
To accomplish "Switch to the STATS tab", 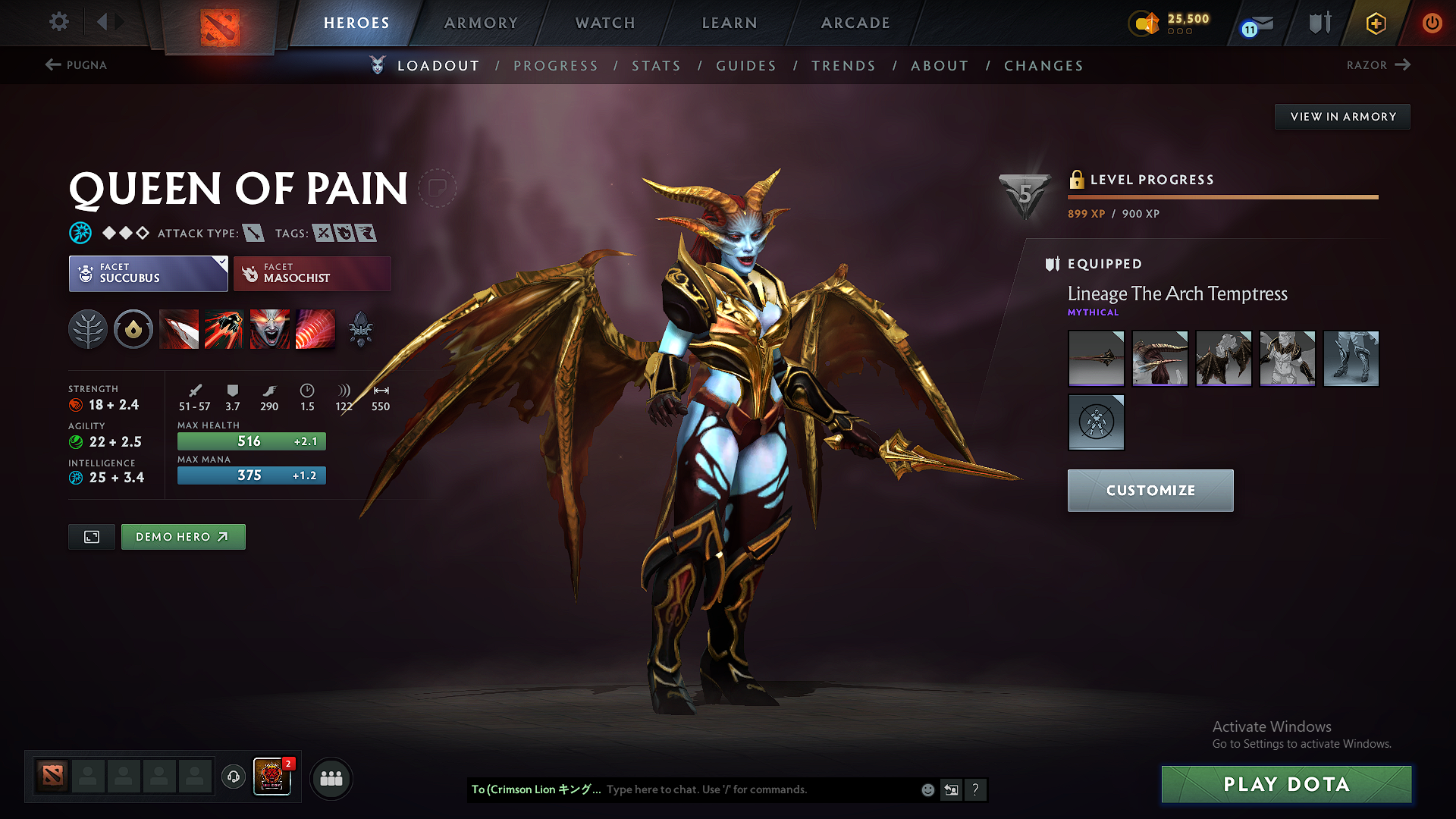I will tap(656, 65).
